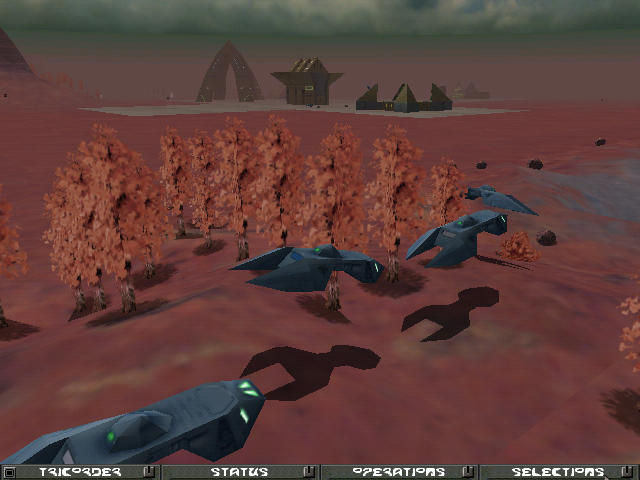Screen dimensions: 640x480
Task: Expand the Selections menu
Action: (x=557, y=472)
